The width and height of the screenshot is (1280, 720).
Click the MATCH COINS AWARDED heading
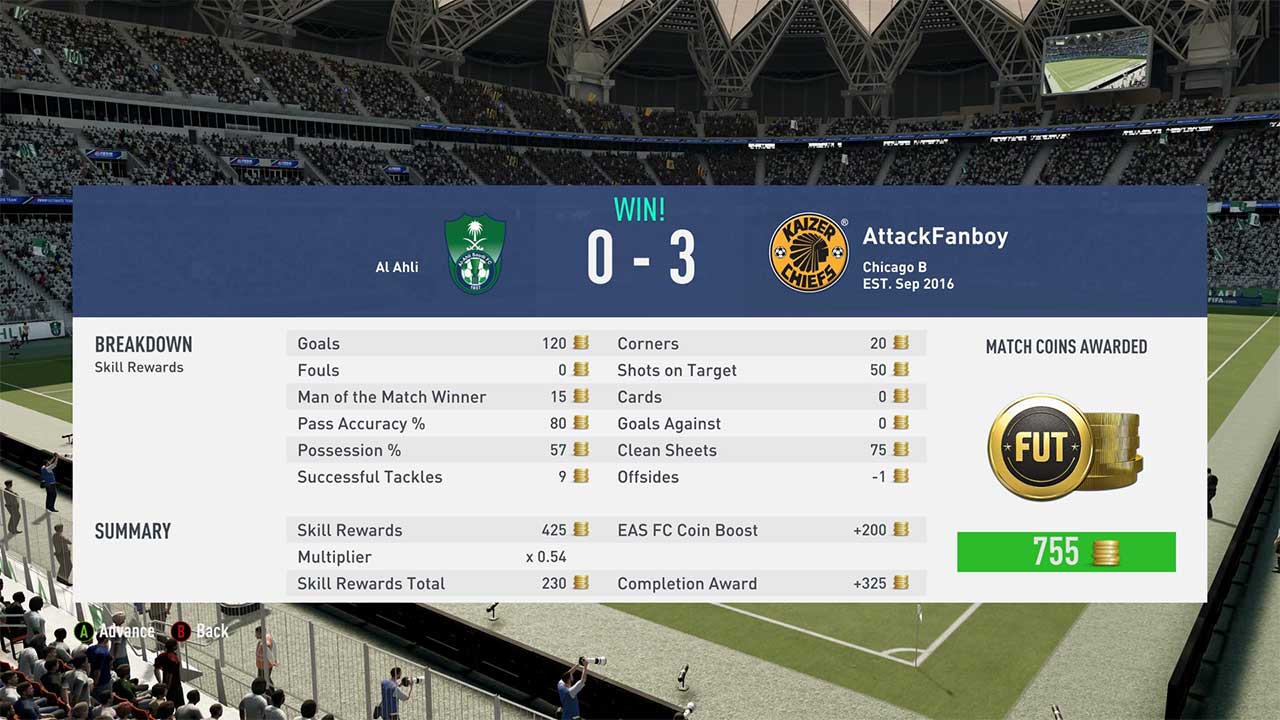1064,347
